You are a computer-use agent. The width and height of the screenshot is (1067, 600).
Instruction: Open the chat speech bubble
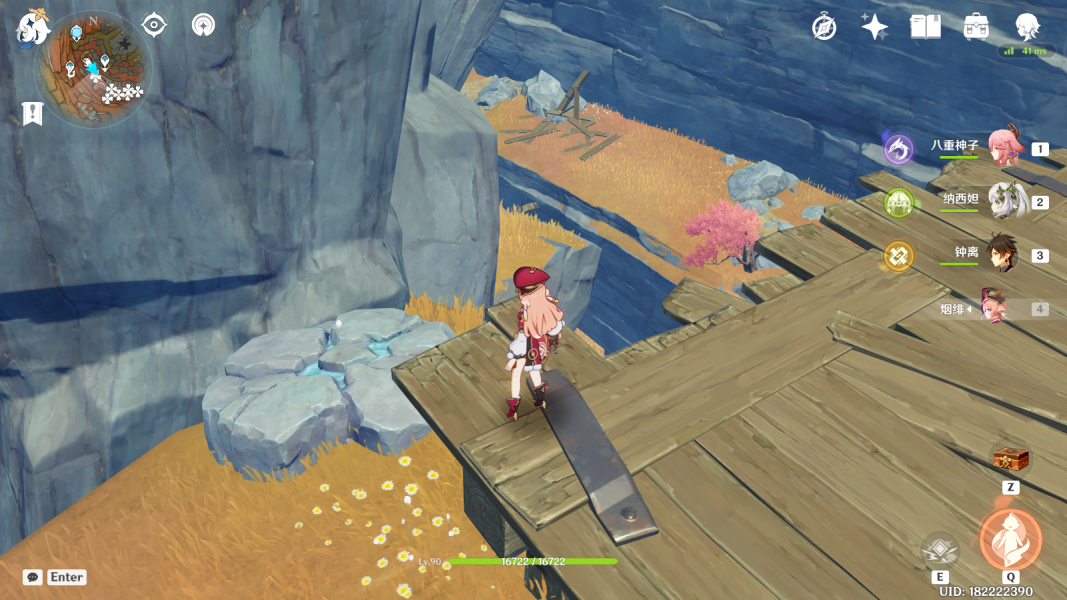(33, 577)
